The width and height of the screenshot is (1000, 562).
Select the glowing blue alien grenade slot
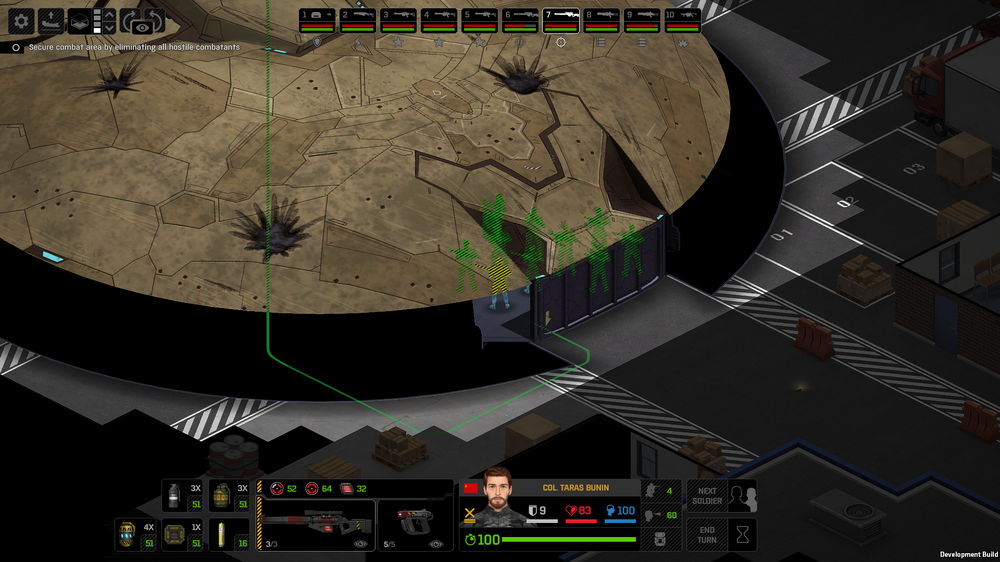[134, 535]
